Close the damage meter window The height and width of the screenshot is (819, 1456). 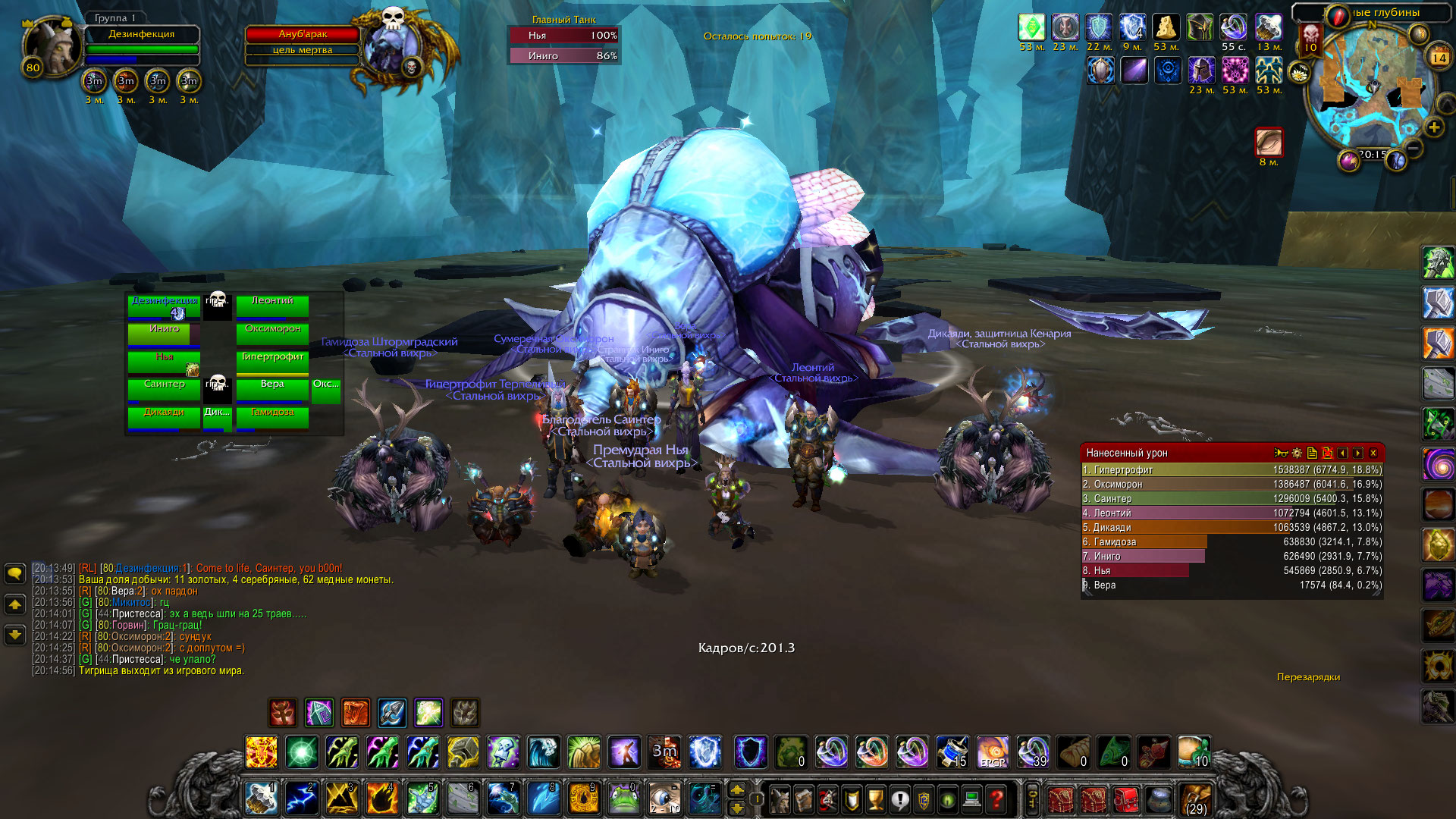[1373, 453]
